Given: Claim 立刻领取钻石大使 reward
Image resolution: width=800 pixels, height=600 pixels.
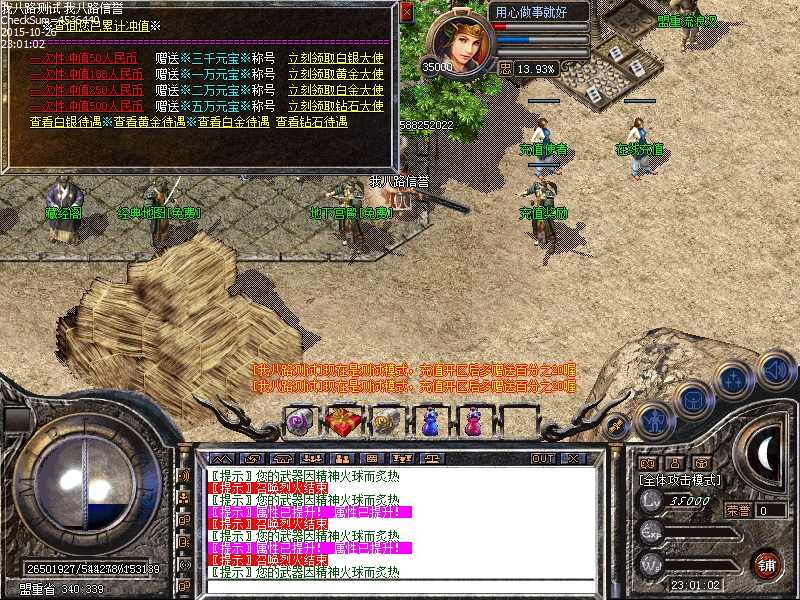Looking at the screenshot, I should click(335, 106).
